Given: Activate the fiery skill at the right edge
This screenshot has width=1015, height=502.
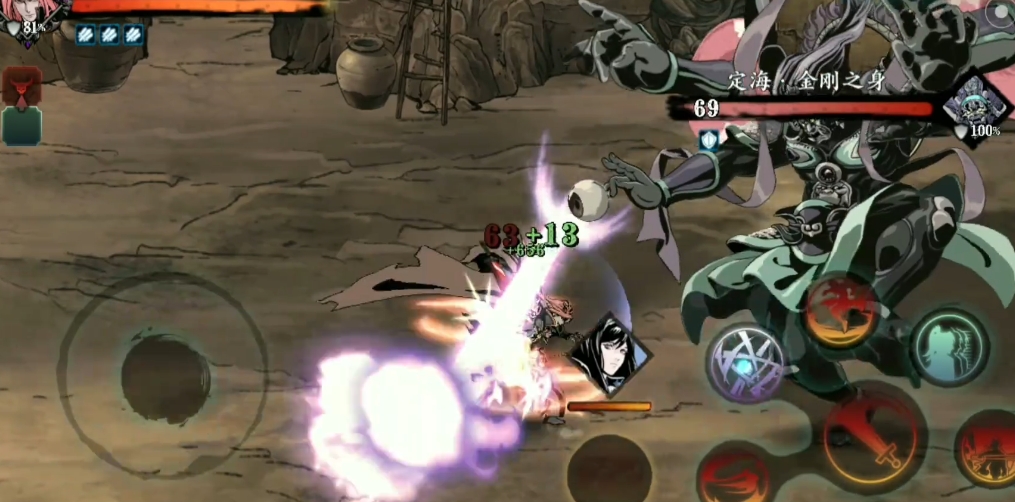Looking at the screenshot, I should (988, 450).
